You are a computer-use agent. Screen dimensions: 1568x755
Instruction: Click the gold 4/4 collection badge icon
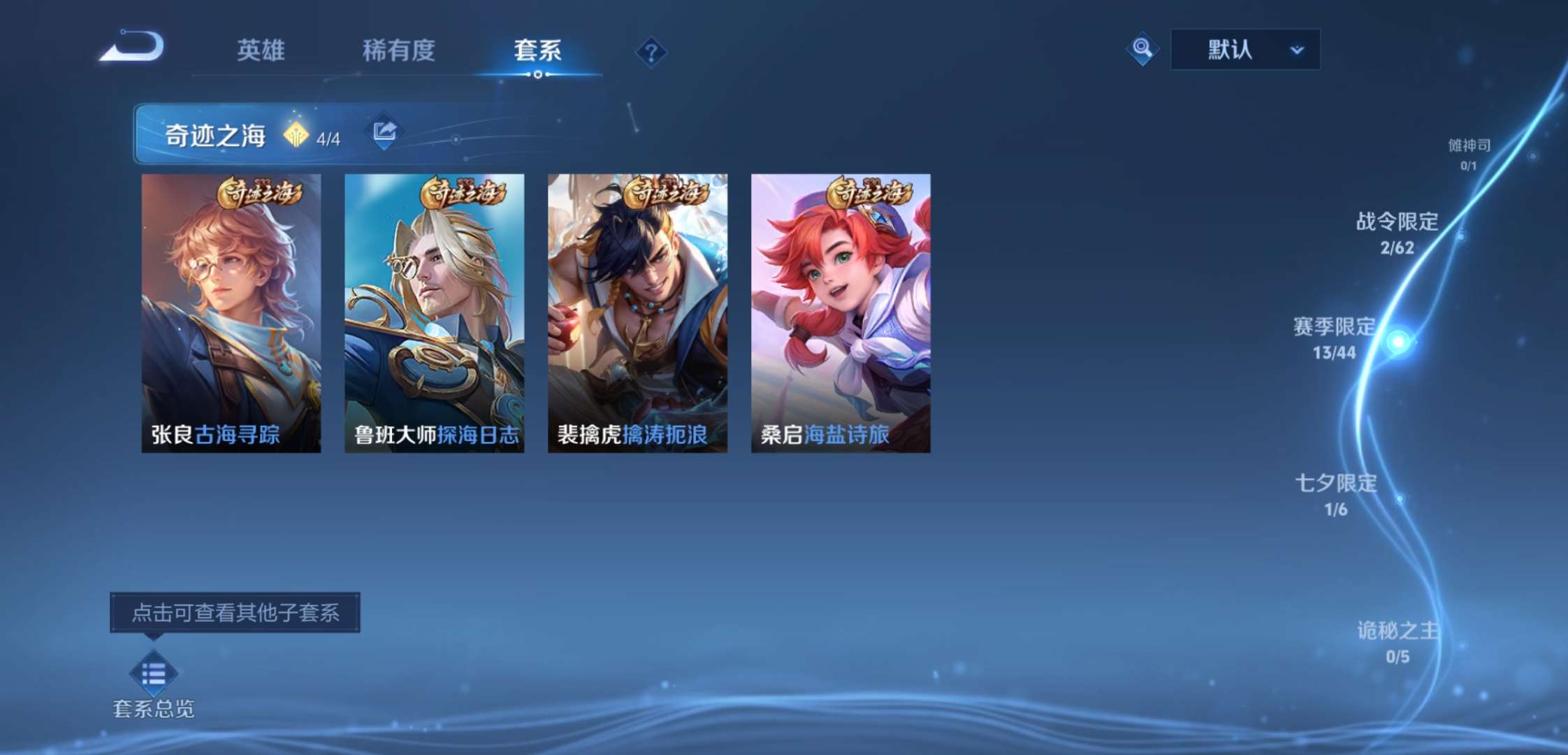tap(296, 133)
